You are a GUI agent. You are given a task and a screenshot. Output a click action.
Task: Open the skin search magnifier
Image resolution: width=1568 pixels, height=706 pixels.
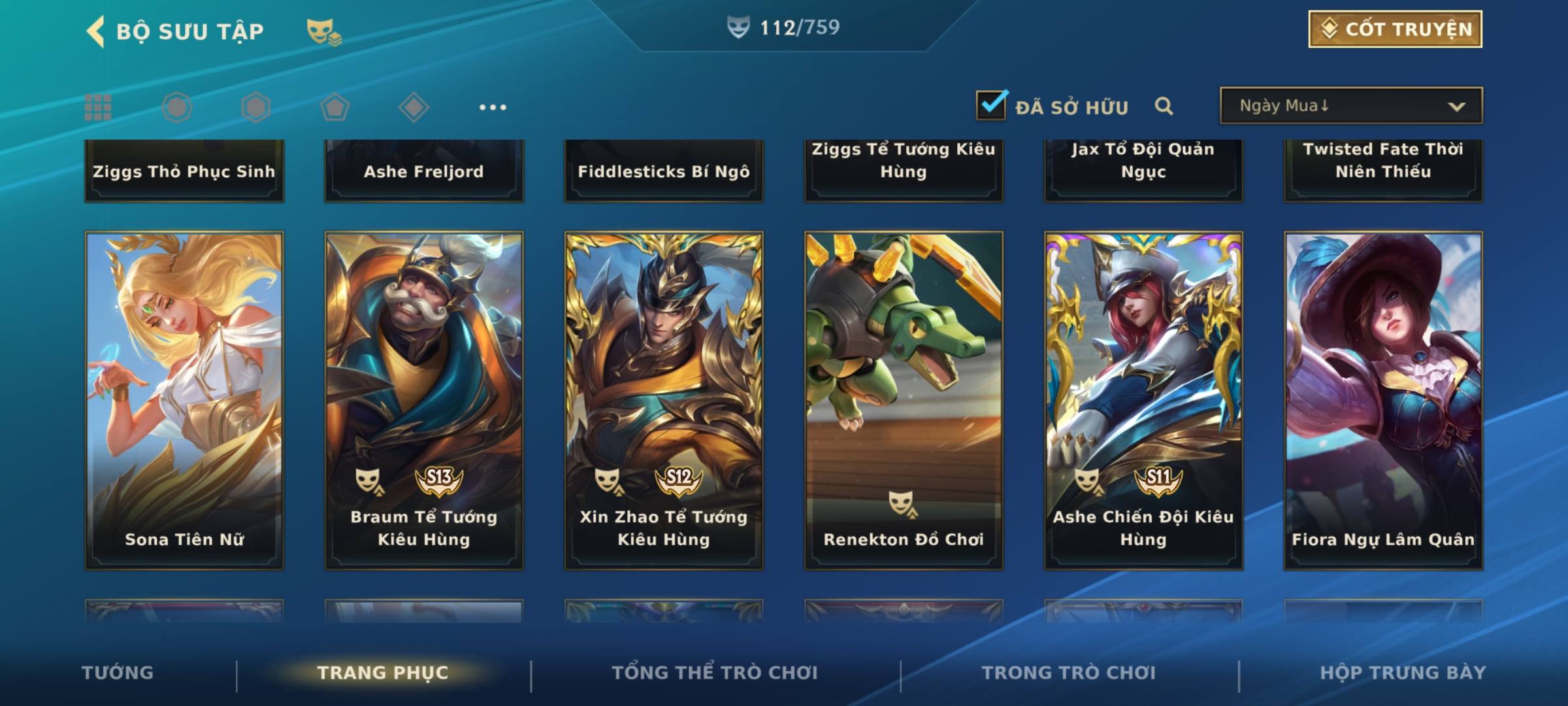pyautogui.click(x=1164, y=106)
